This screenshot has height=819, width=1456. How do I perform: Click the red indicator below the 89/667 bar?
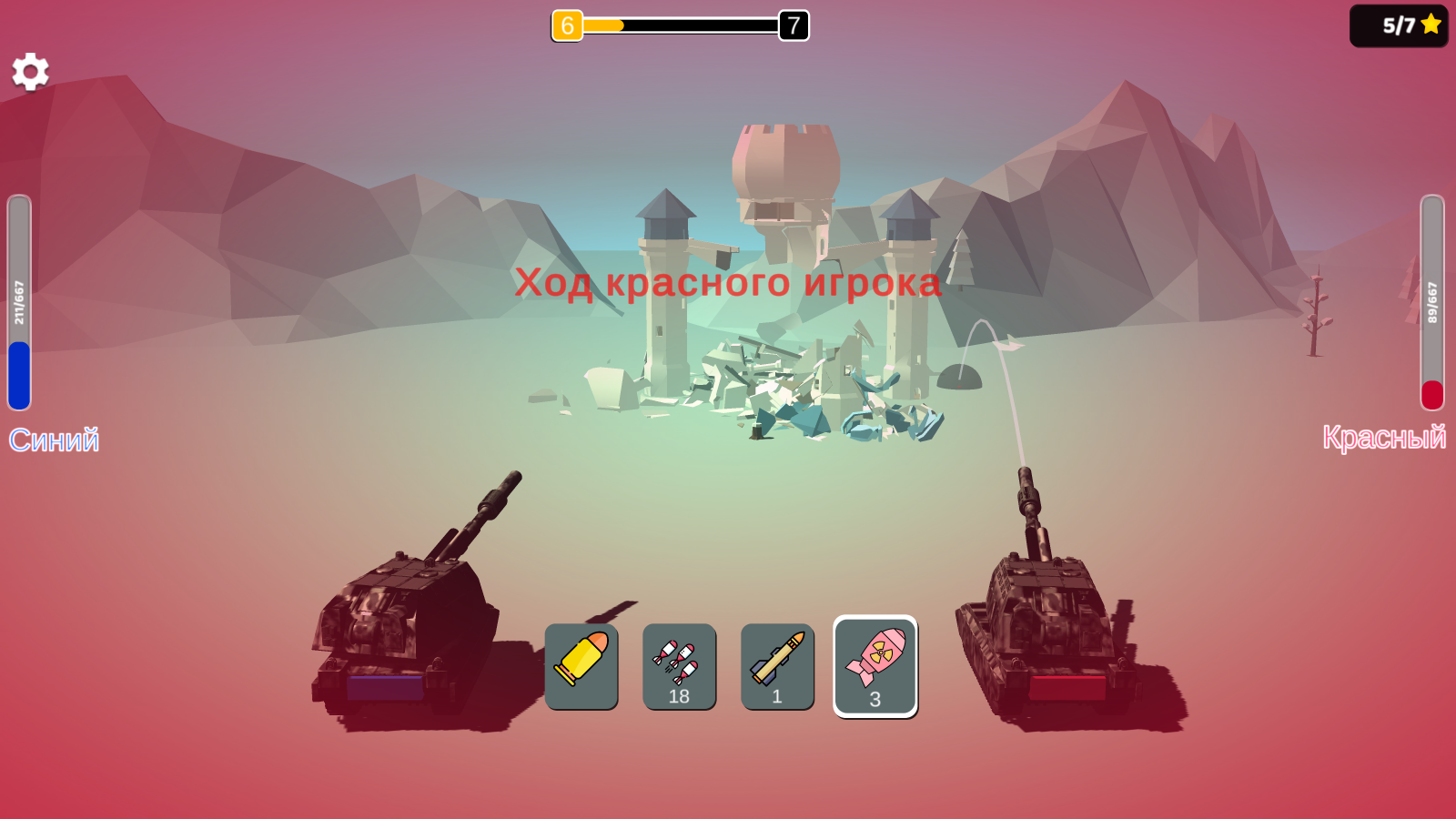pos(1431,393)
